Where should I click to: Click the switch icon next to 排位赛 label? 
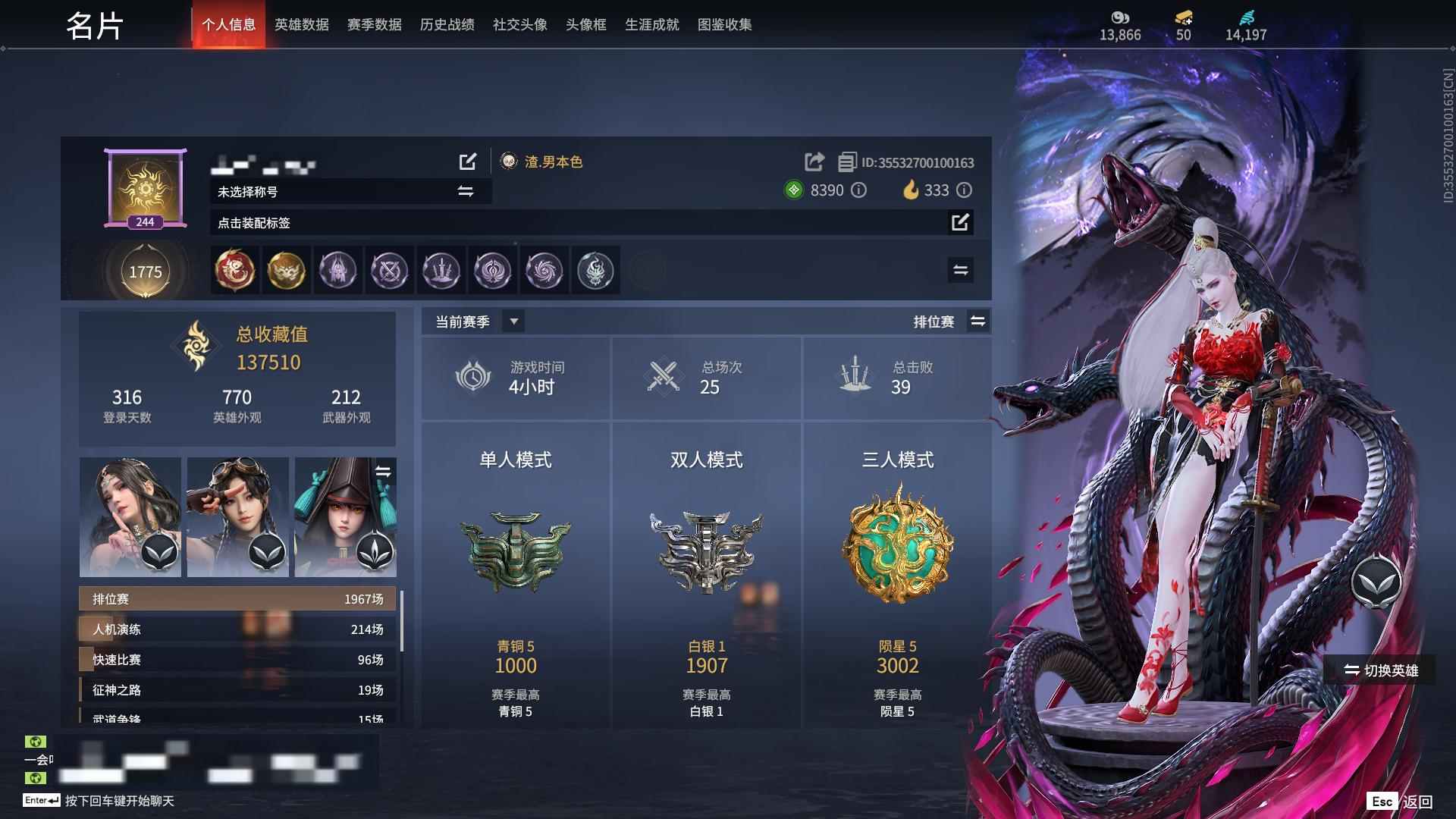click(978, 321)
